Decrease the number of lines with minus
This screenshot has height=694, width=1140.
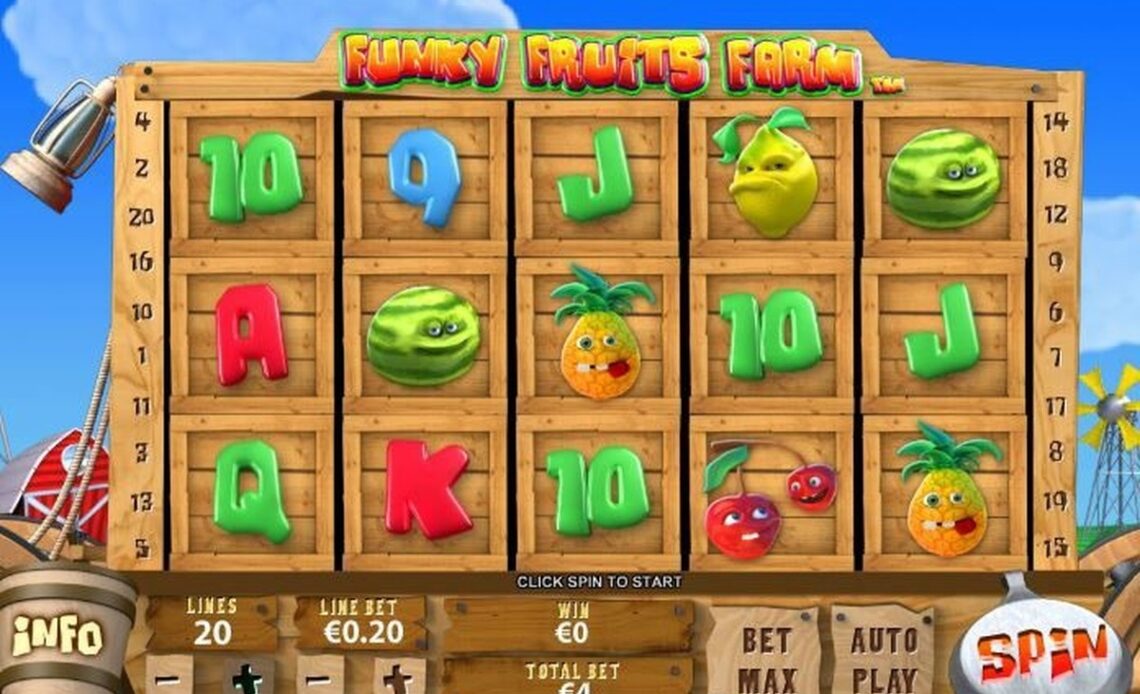pyautogui.click(x=170, y=677)
